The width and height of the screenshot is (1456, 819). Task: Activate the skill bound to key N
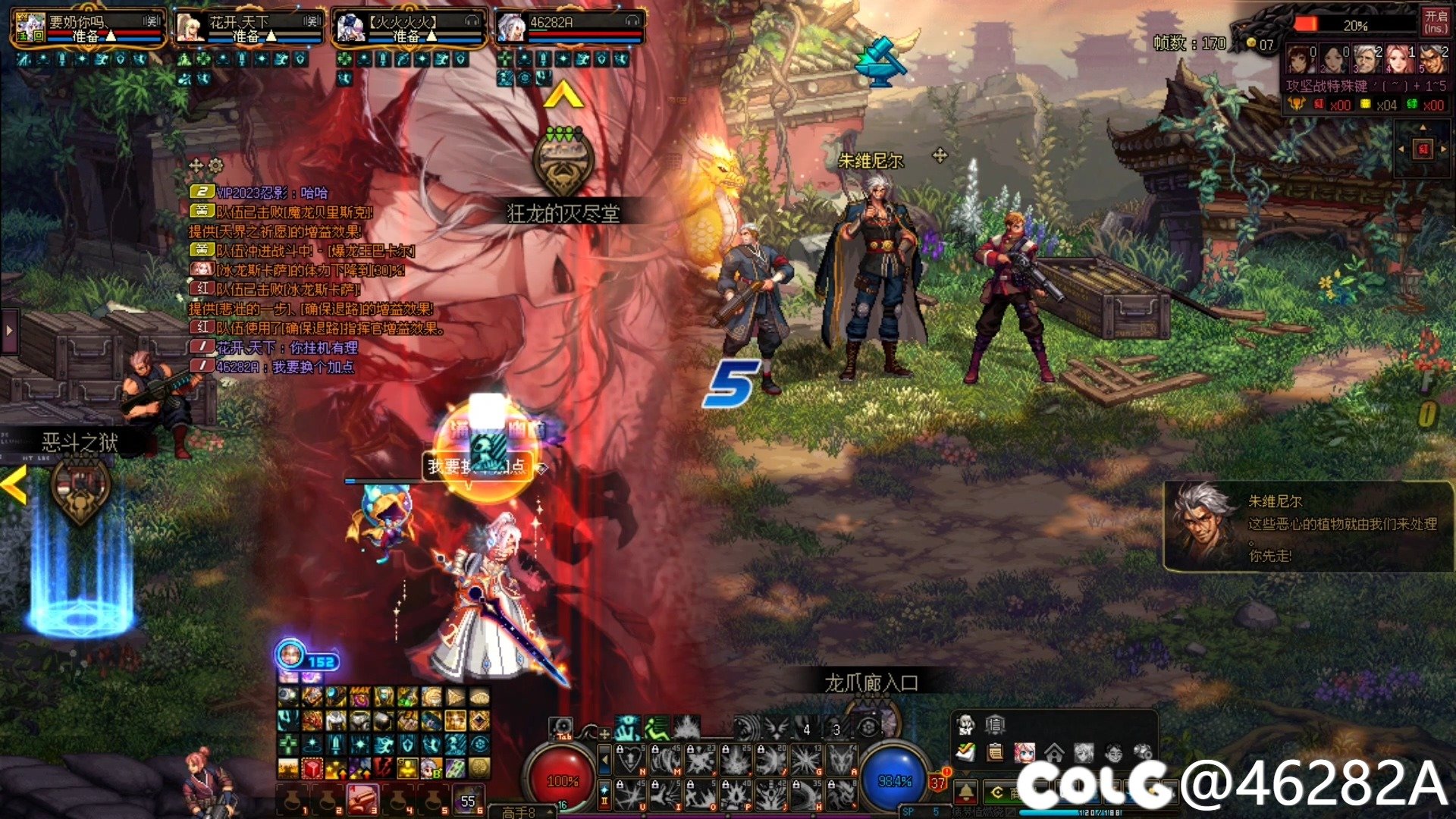click(x=629, y=759)
